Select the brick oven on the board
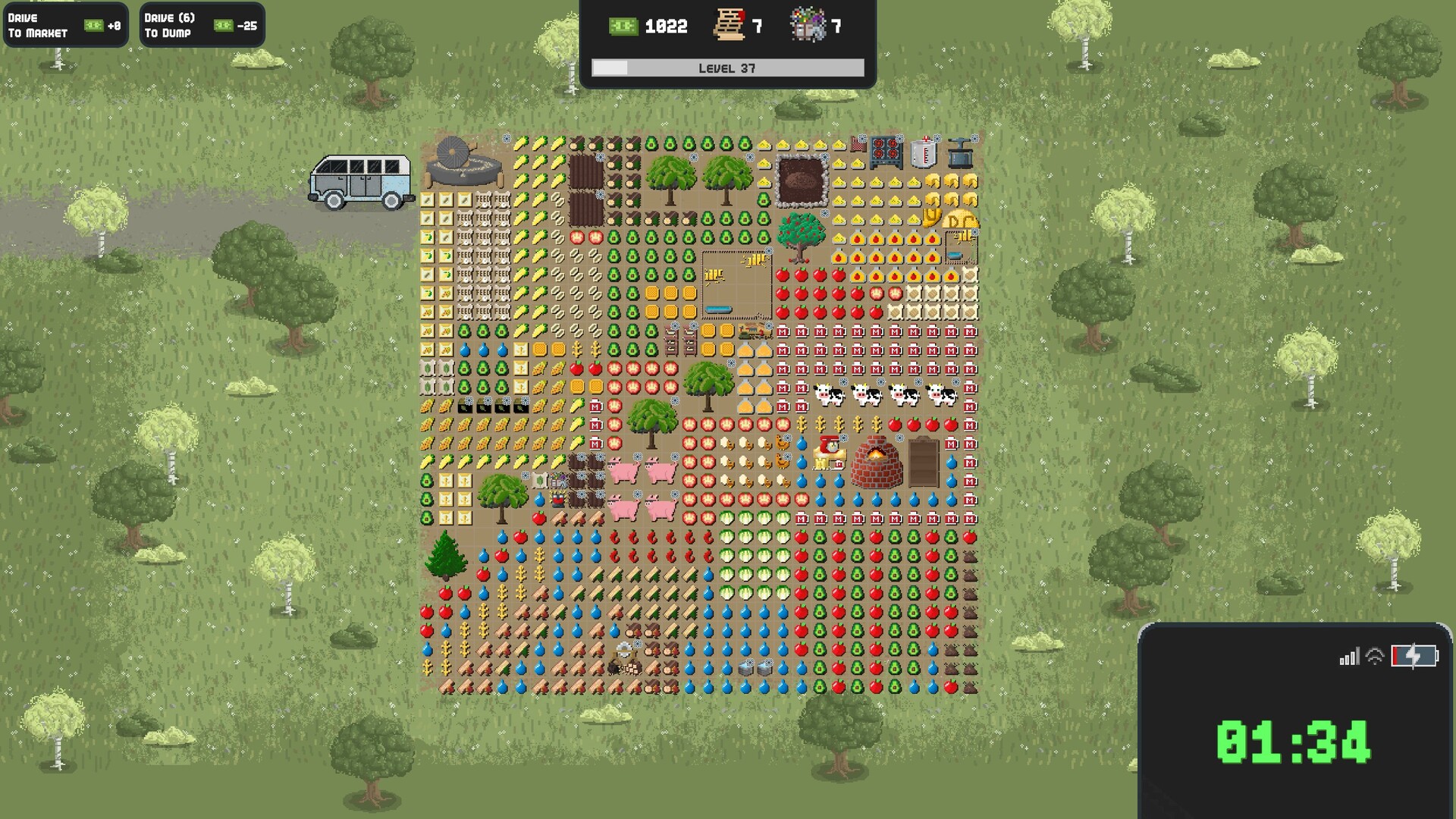1456x819 pixels. point(876,461)
